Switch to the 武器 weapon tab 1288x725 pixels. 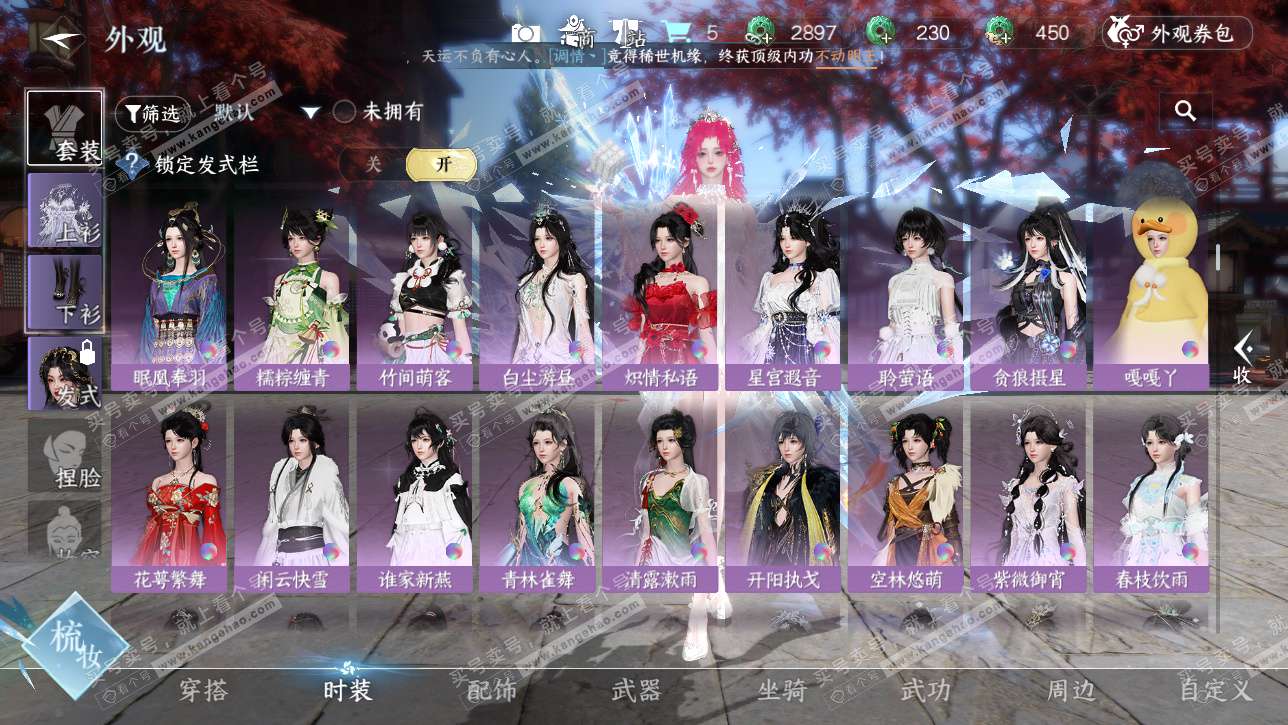pos(636,690)
